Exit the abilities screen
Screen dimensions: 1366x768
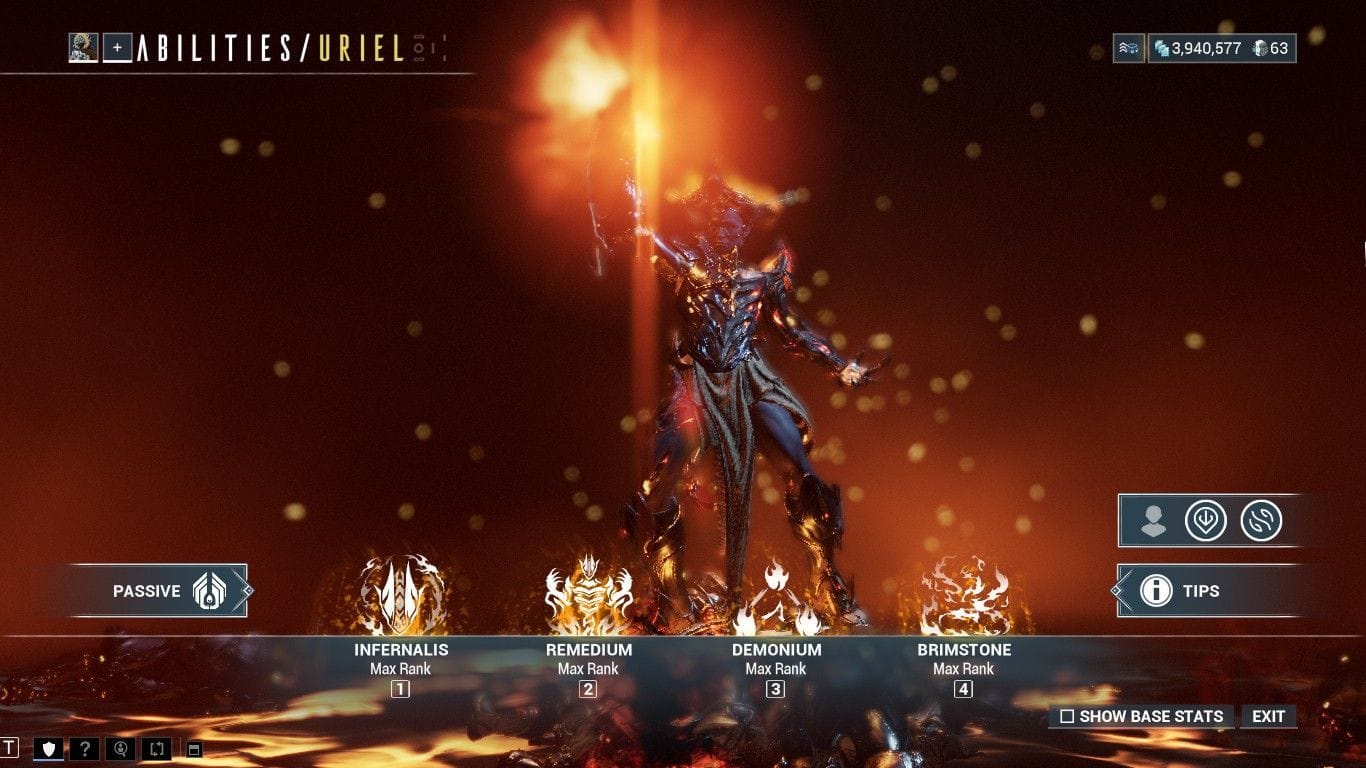coord(1268,716)
